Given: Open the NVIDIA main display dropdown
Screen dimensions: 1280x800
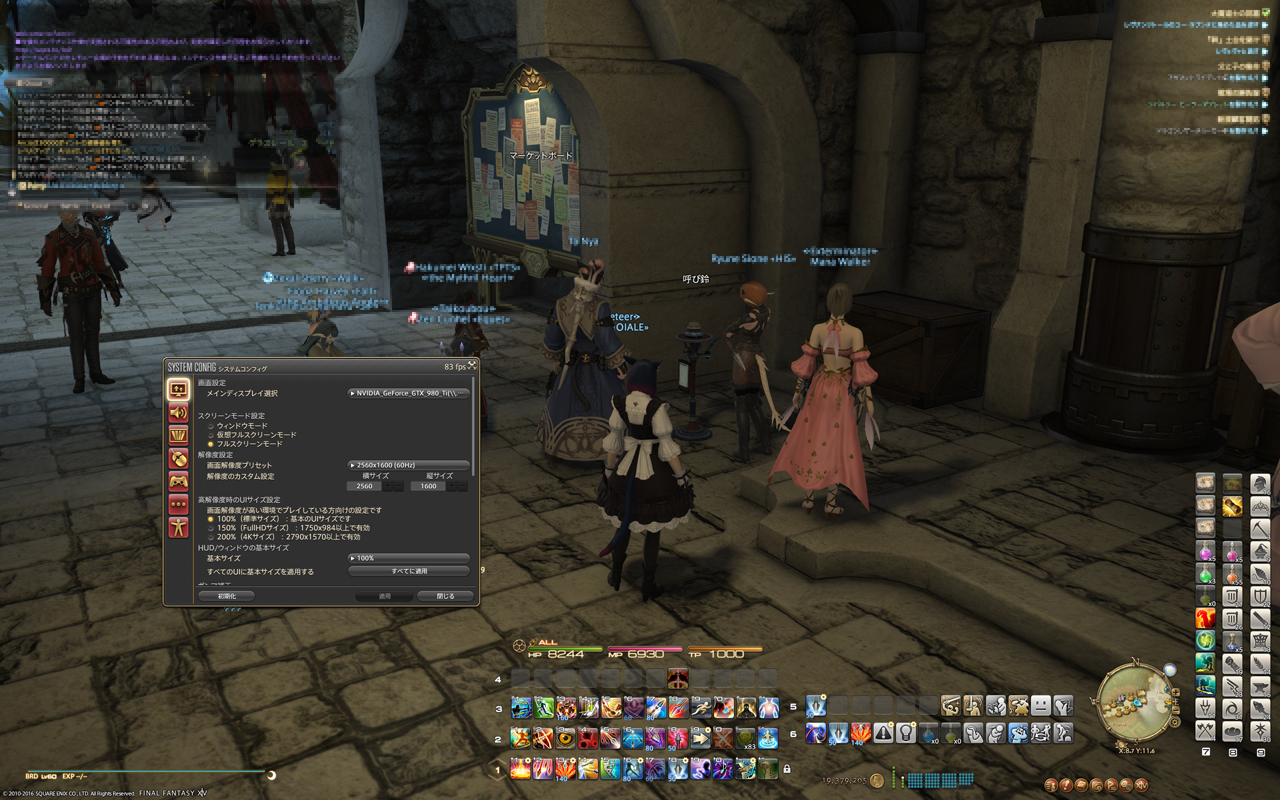Looking at the screenshot, I should [x=408, y=393].
